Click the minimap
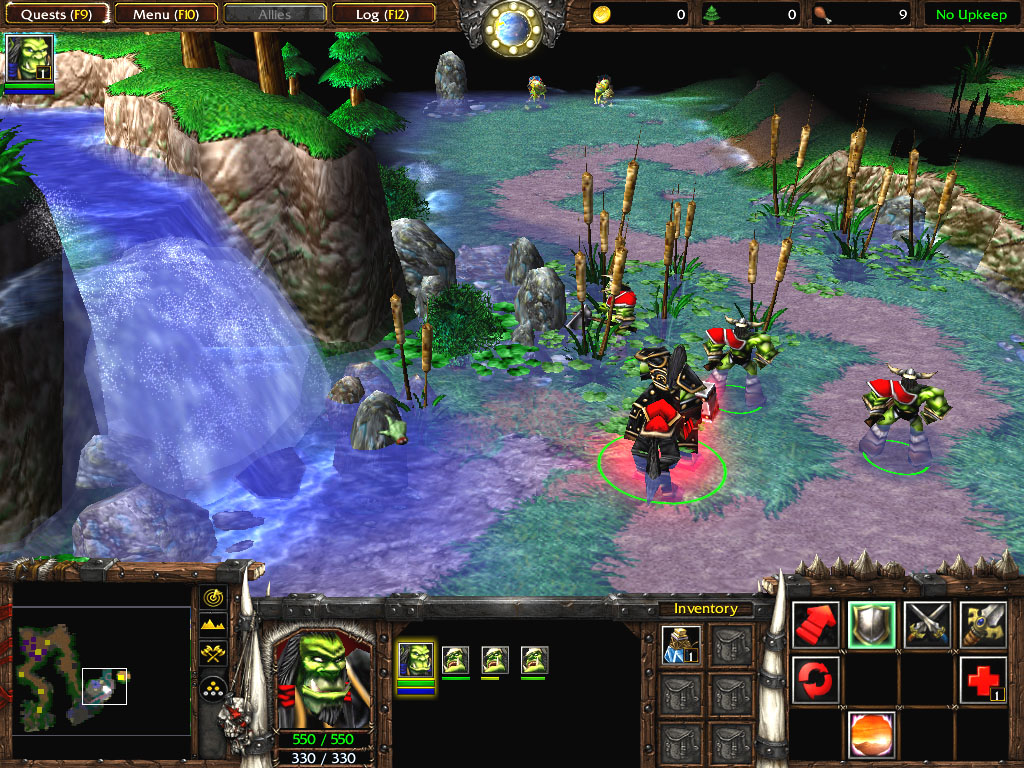Image resolution: width=1024 pixels, height=768 pixels. click(x=102, y=670)
